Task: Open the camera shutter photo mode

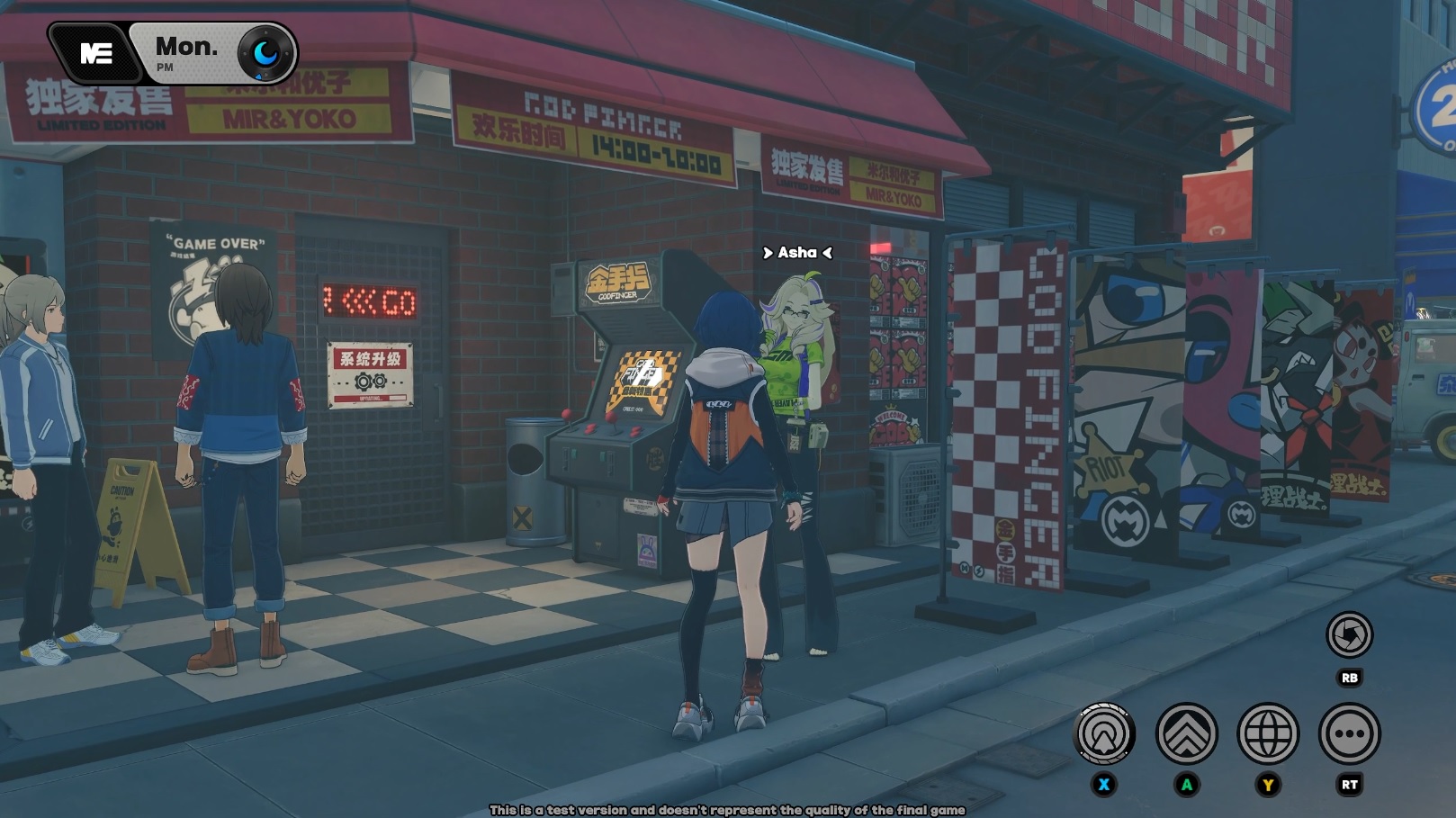Action: click(x=1349, y=635)
